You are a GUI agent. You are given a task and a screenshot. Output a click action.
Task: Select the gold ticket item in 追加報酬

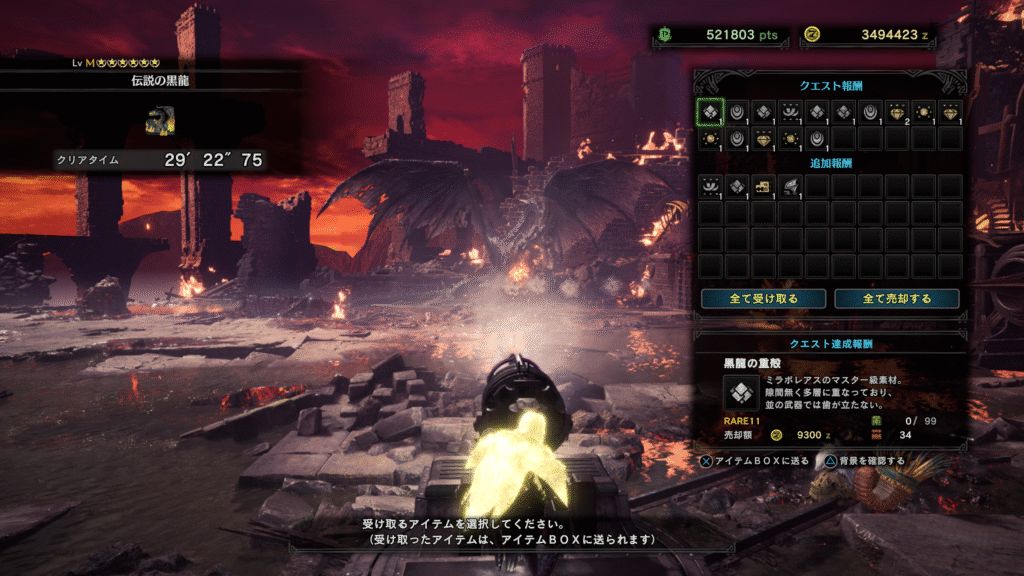(x=763, y=186)
